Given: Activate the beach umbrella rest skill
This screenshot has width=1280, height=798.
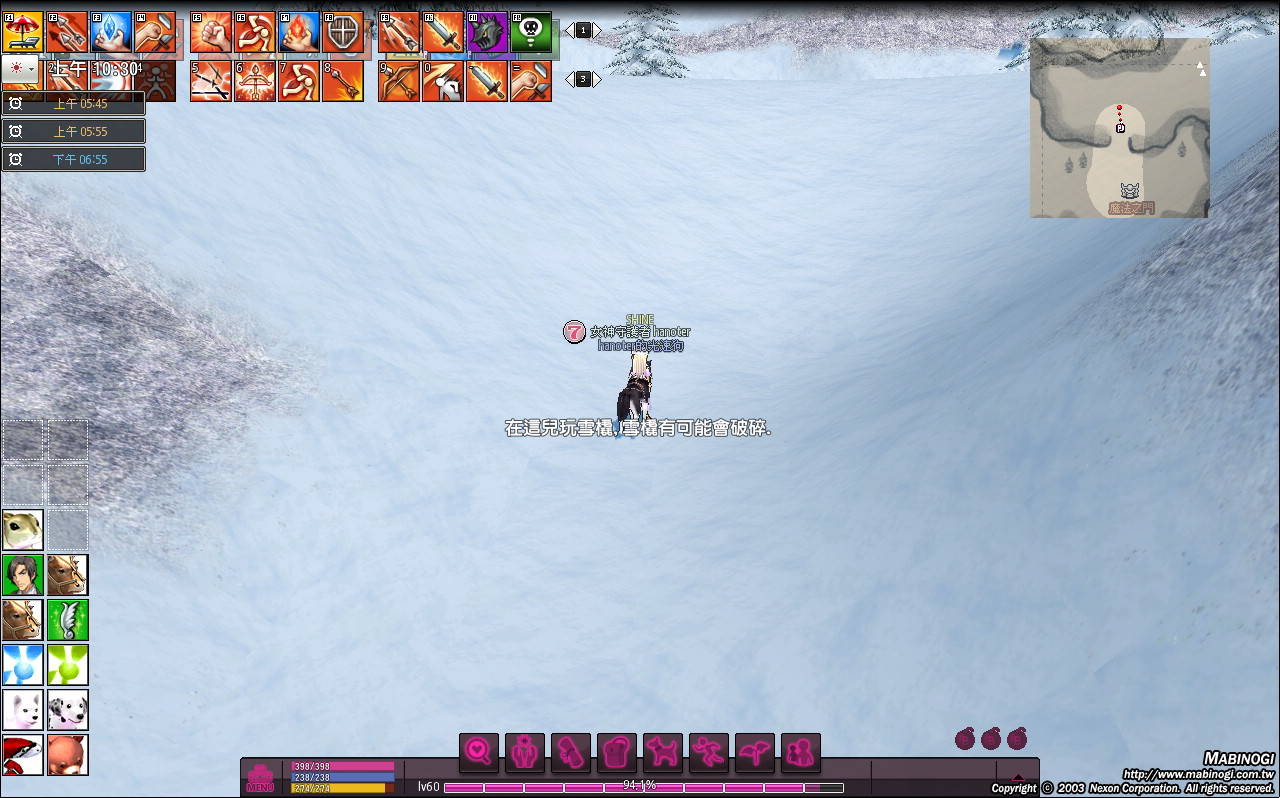Looking at the screenshot, I should point(22,32).
